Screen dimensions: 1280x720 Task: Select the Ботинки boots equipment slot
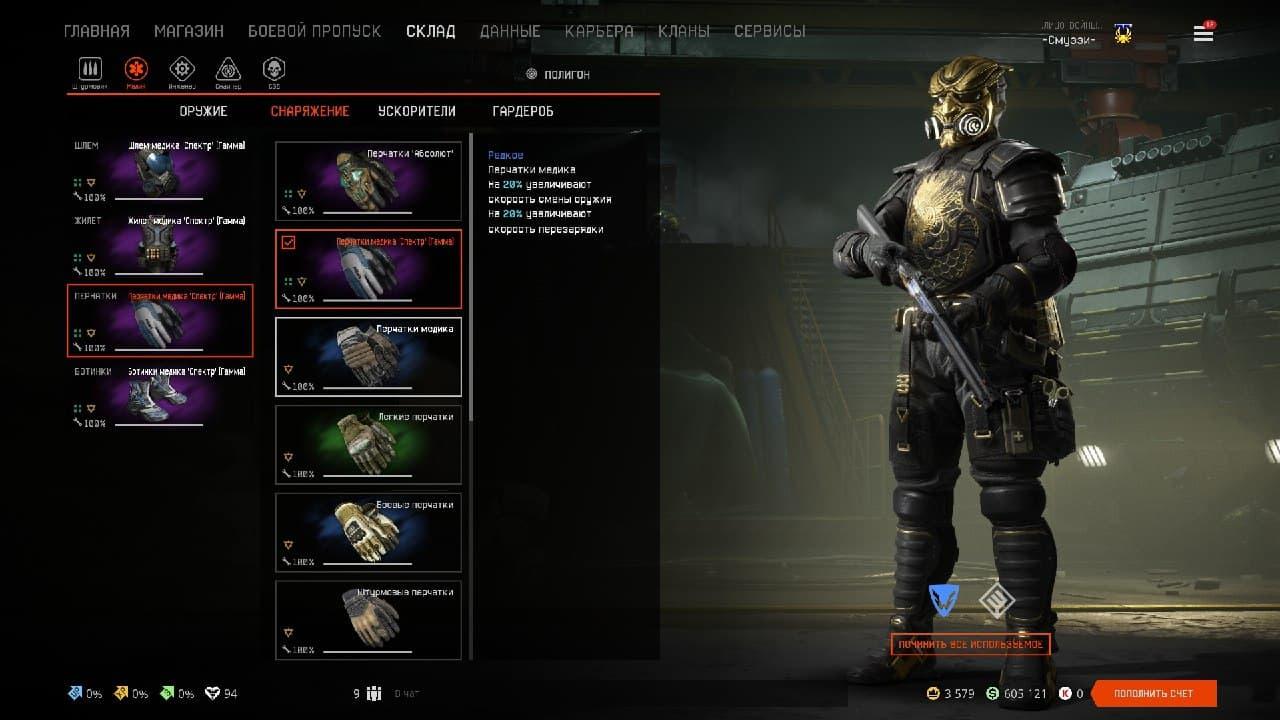[x=160, y=396]
